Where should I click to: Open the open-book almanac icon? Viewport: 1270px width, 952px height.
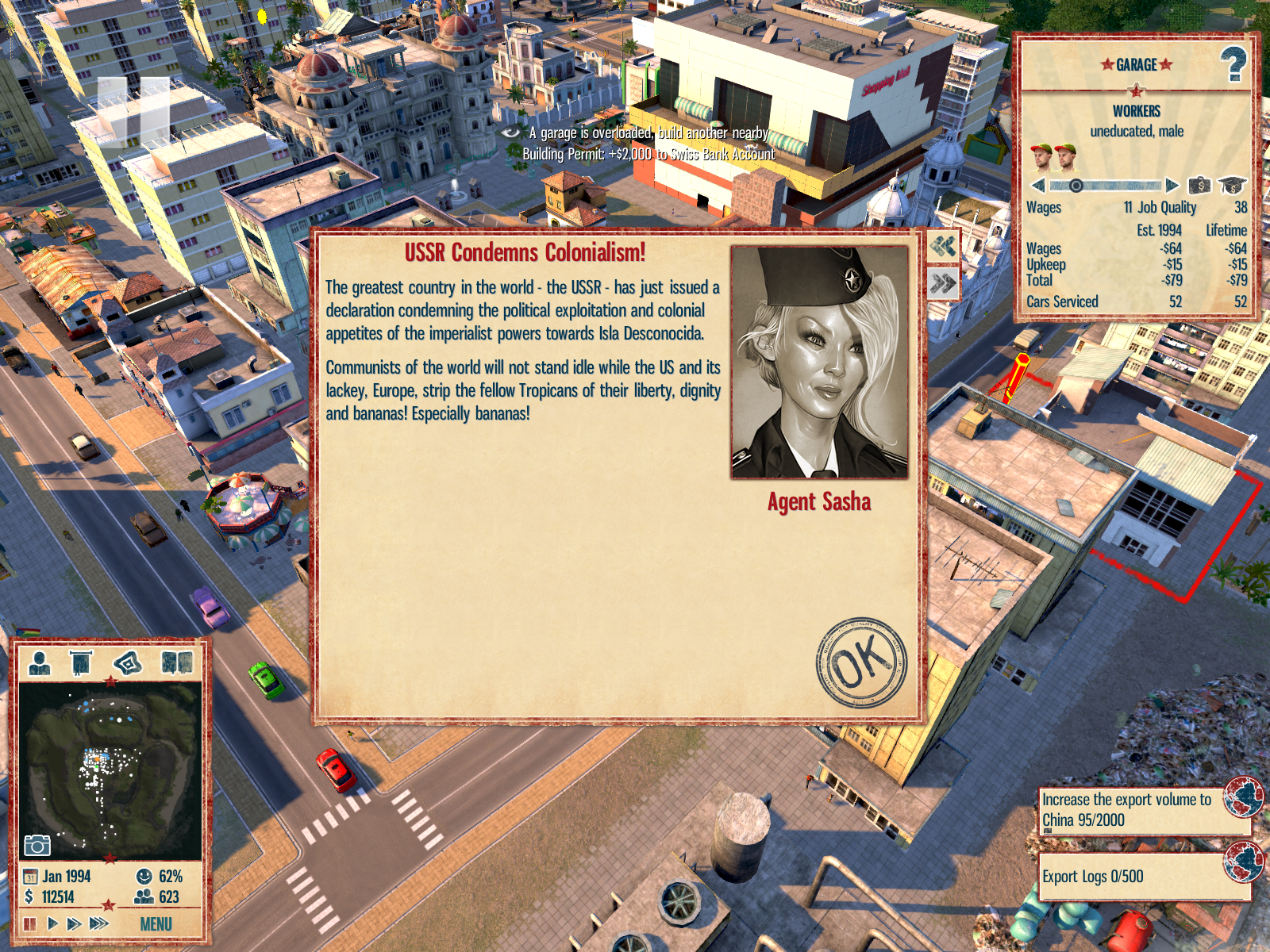tap(177, 662)
